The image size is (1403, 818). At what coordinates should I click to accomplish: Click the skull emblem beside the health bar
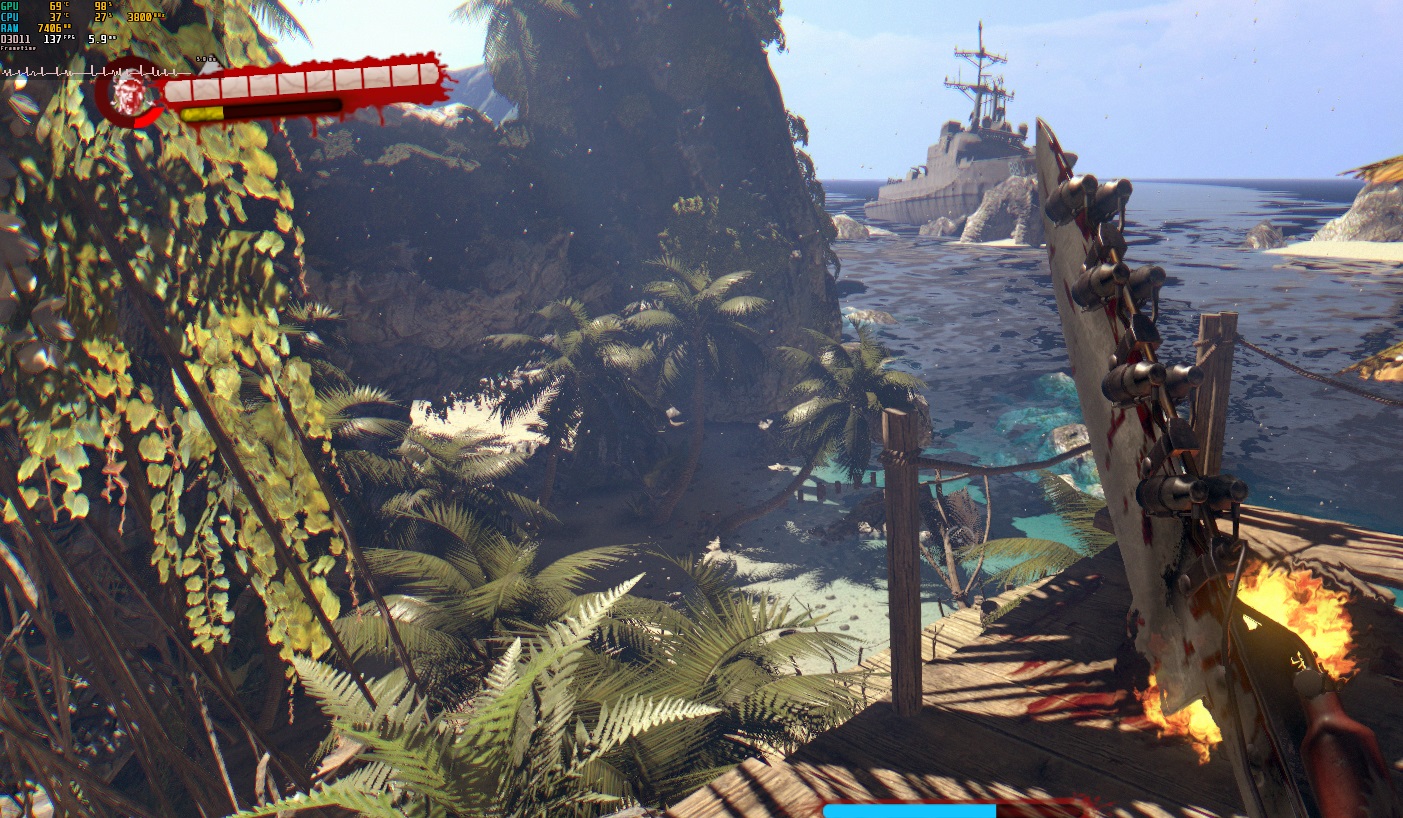pyautogui.click(x=125, y=93)
